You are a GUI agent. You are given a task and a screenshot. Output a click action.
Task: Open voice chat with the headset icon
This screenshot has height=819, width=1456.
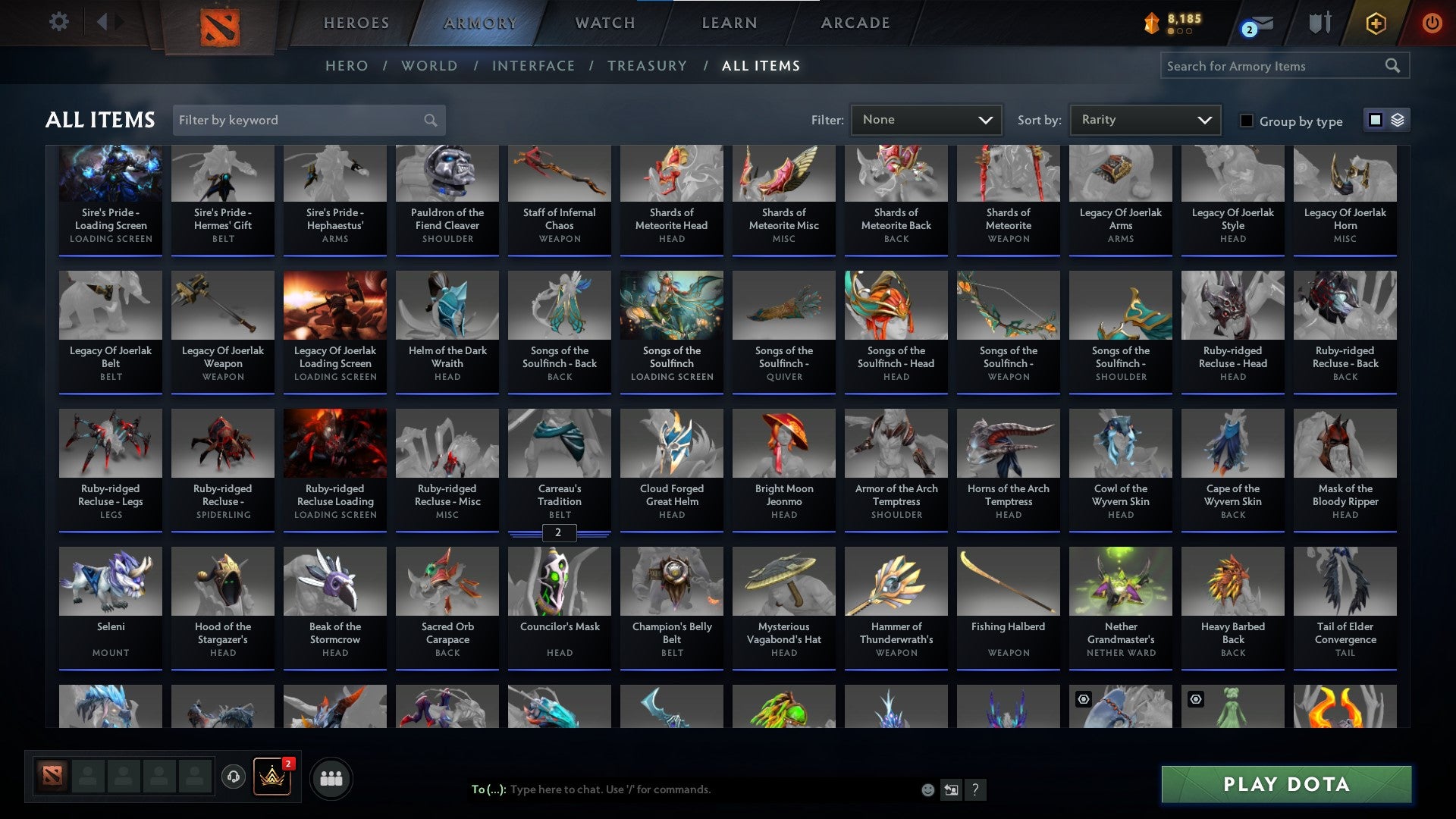coord(234,777)
